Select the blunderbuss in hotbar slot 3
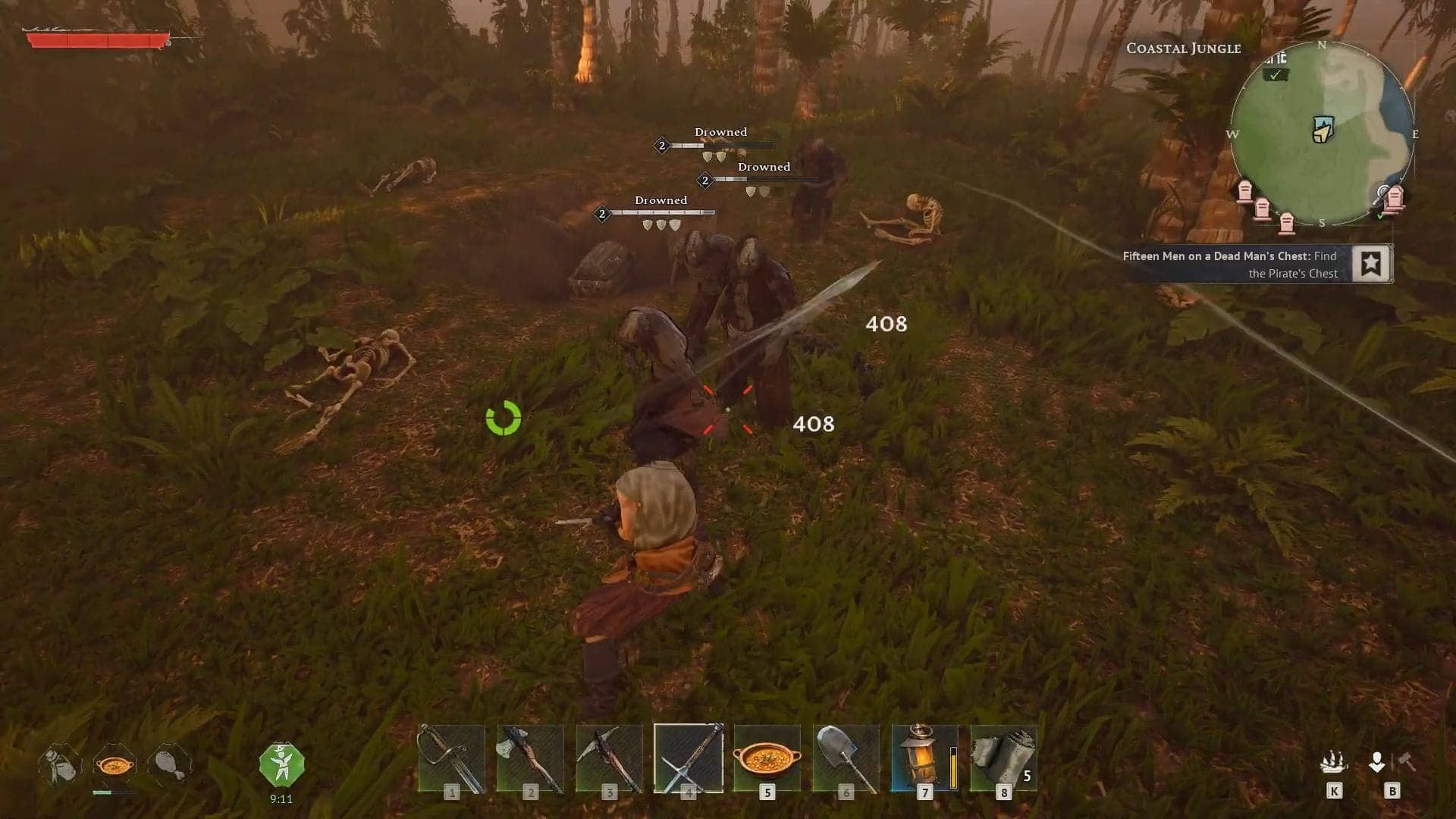1456x819 pixels. 610,757
